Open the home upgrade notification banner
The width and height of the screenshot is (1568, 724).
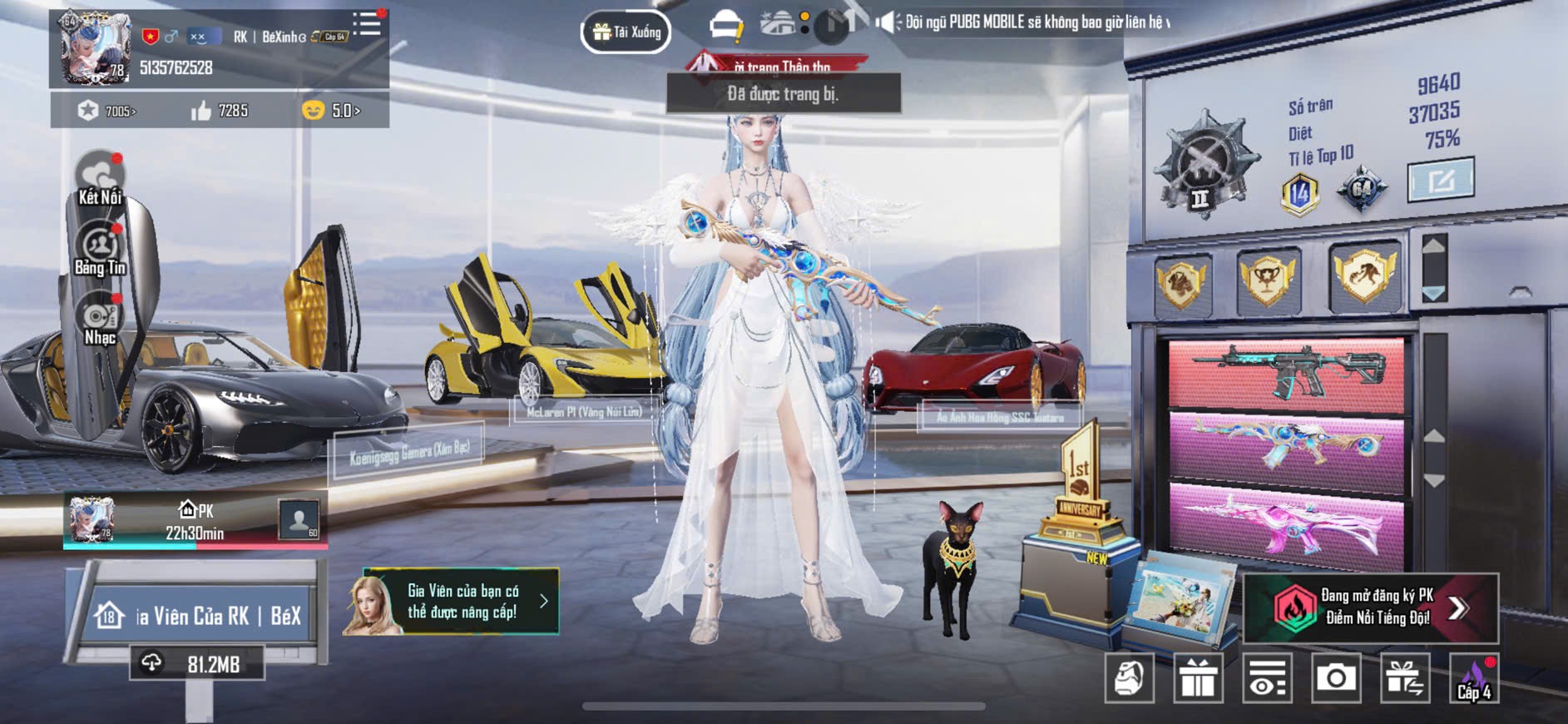pyautogui.click(x=451, y=602)
